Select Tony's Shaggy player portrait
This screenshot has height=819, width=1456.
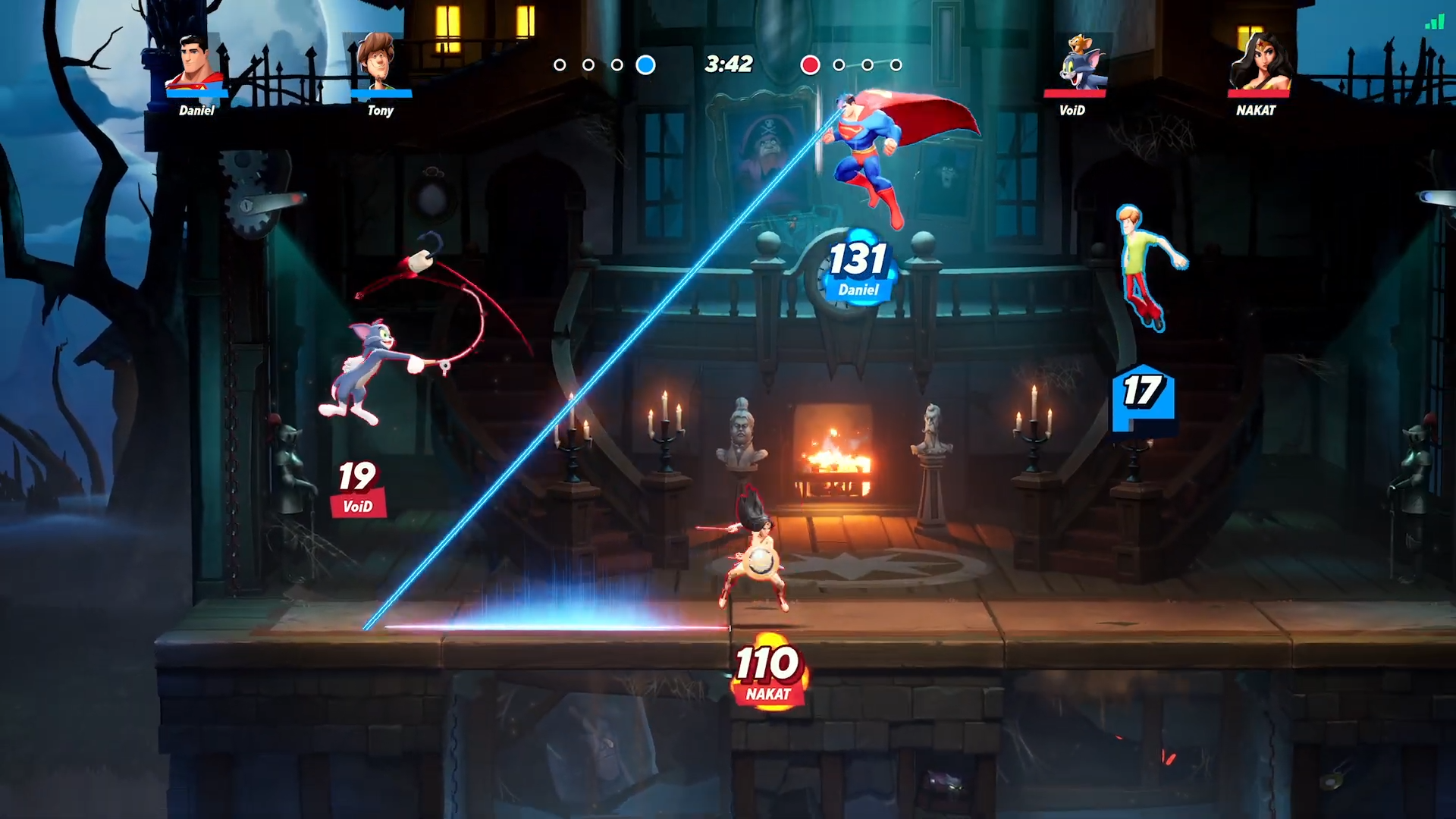click(x=378, y=62)
